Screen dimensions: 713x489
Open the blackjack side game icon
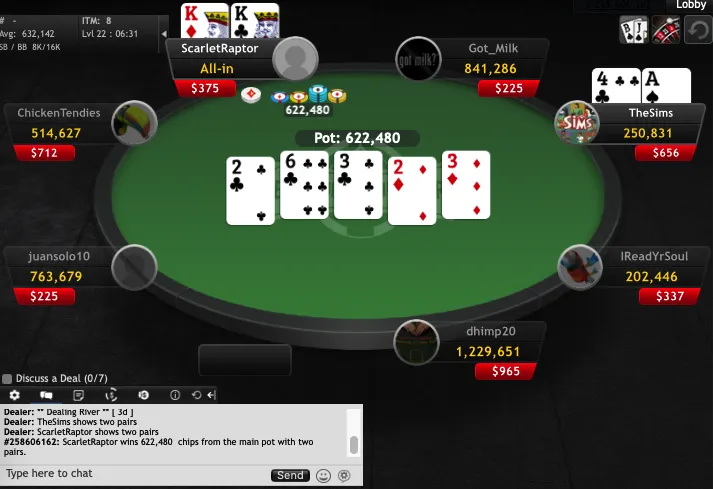click(633, 30)
